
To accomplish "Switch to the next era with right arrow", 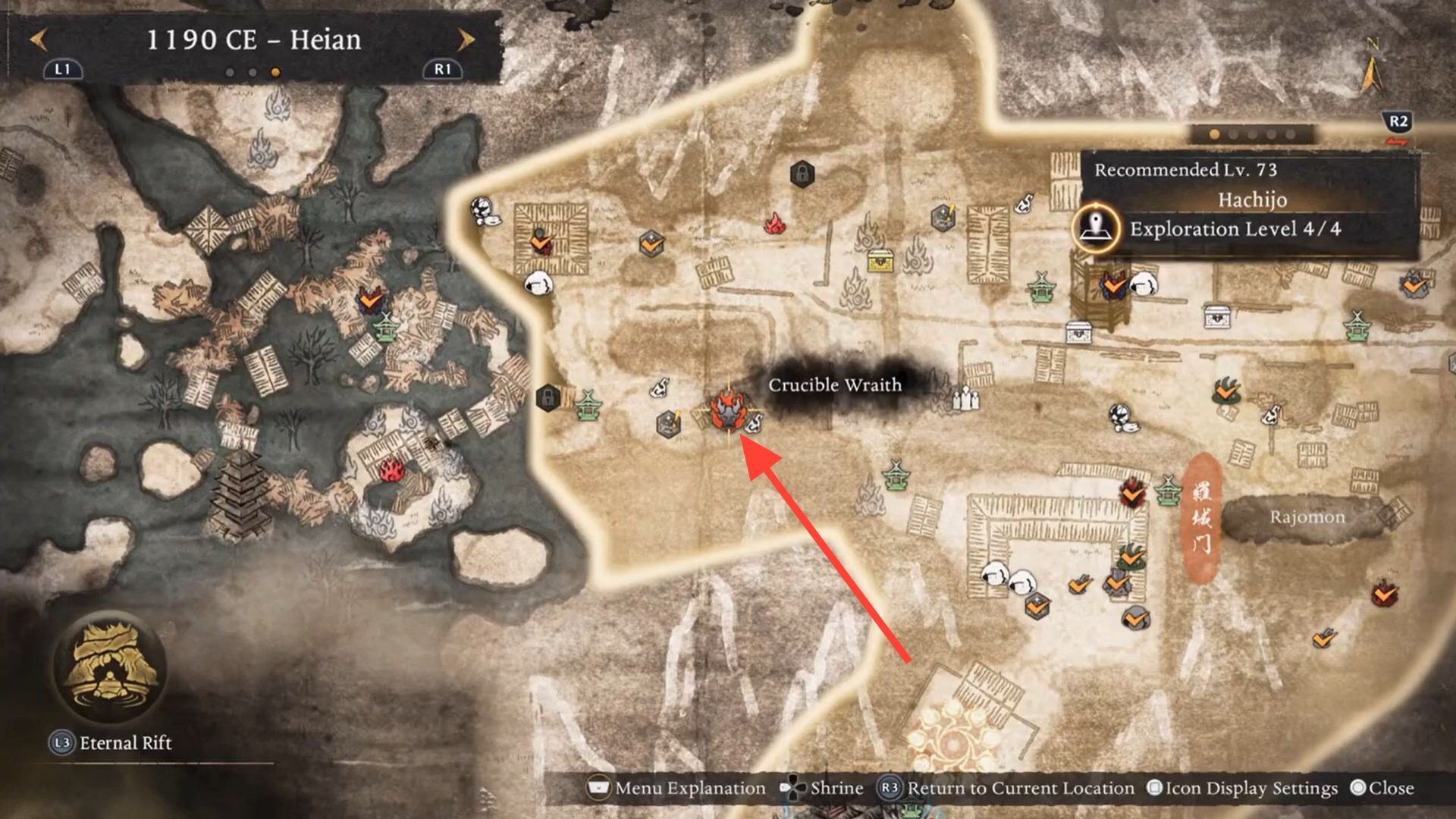I will [466, 39].
